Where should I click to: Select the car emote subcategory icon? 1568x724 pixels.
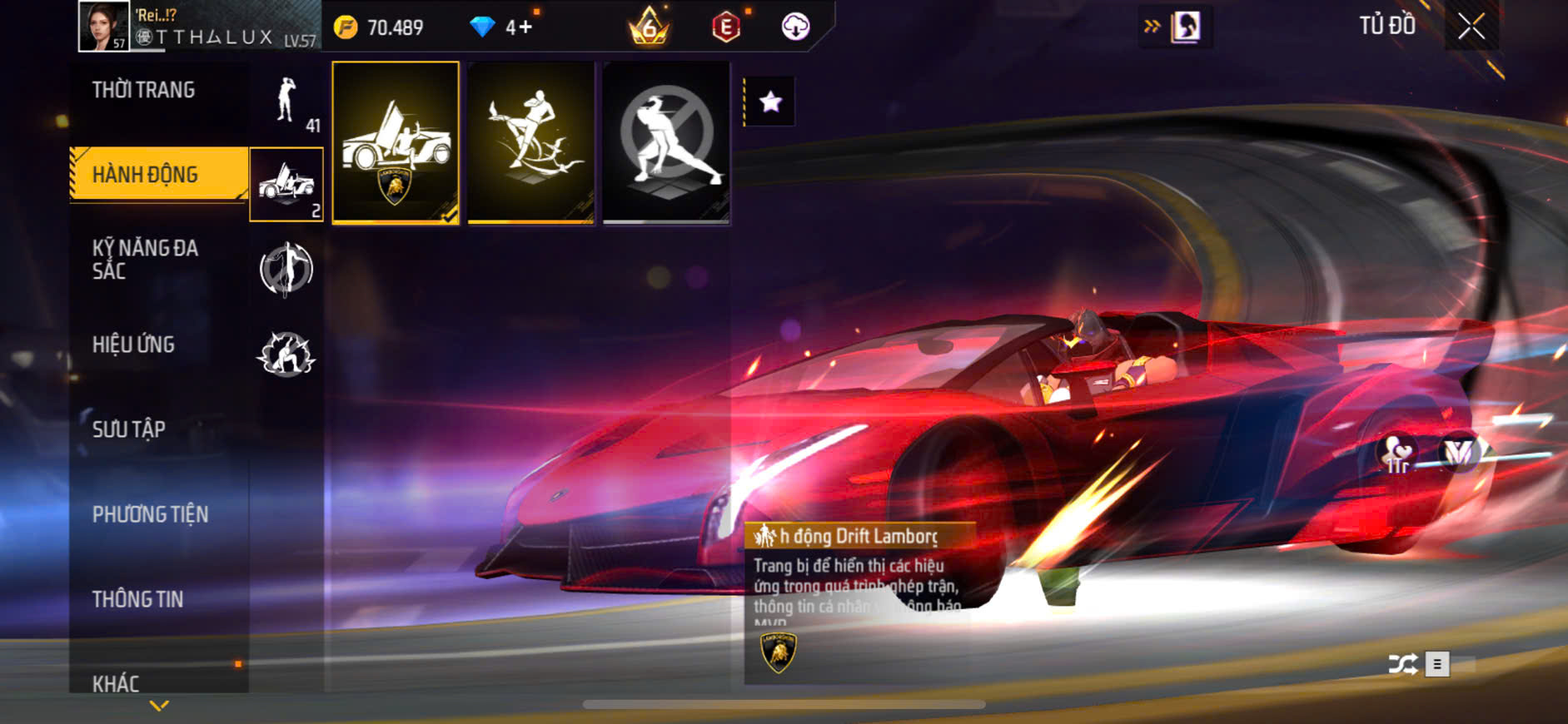[x=286, y=184]
